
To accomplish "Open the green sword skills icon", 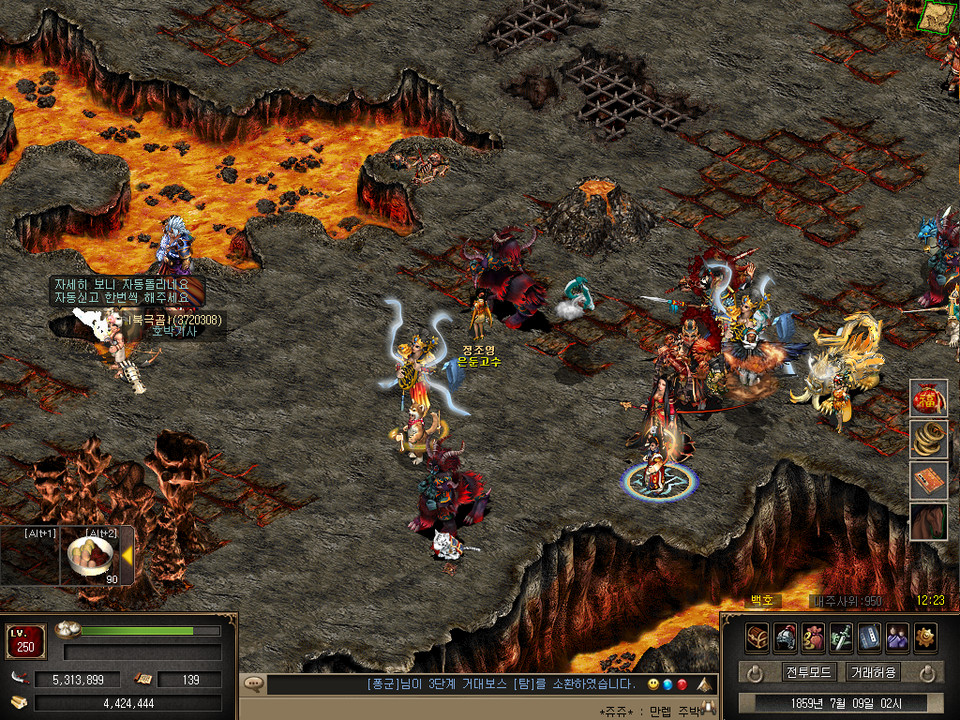I will pyautogui.click(x=841, y=636).
